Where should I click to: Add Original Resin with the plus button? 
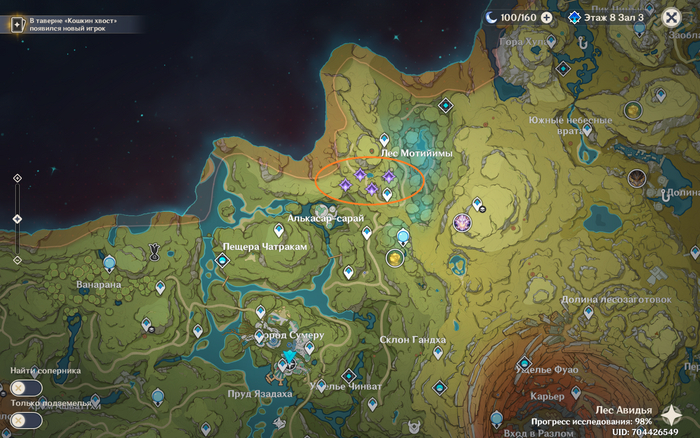[546, 17]
